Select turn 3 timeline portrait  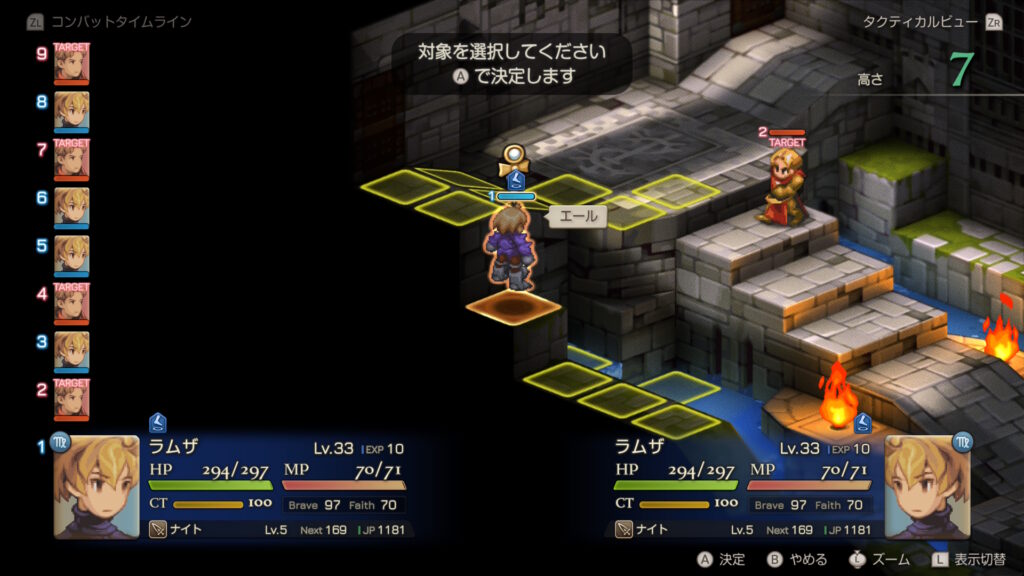point(71,350)
